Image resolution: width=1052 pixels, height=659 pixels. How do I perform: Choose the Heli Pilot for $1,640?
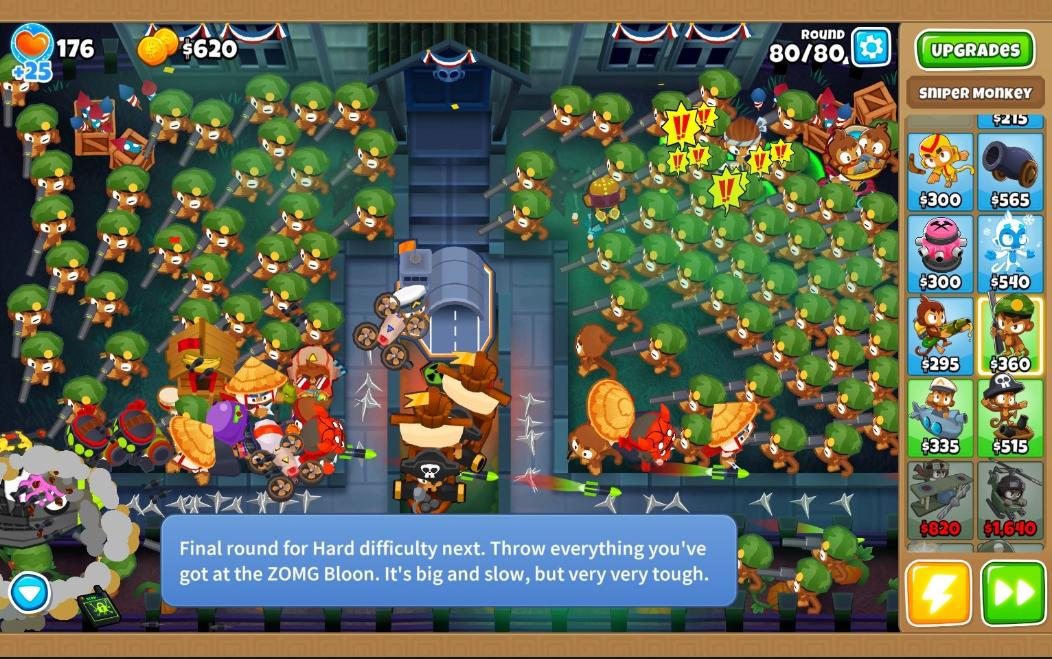point(1010,499)
